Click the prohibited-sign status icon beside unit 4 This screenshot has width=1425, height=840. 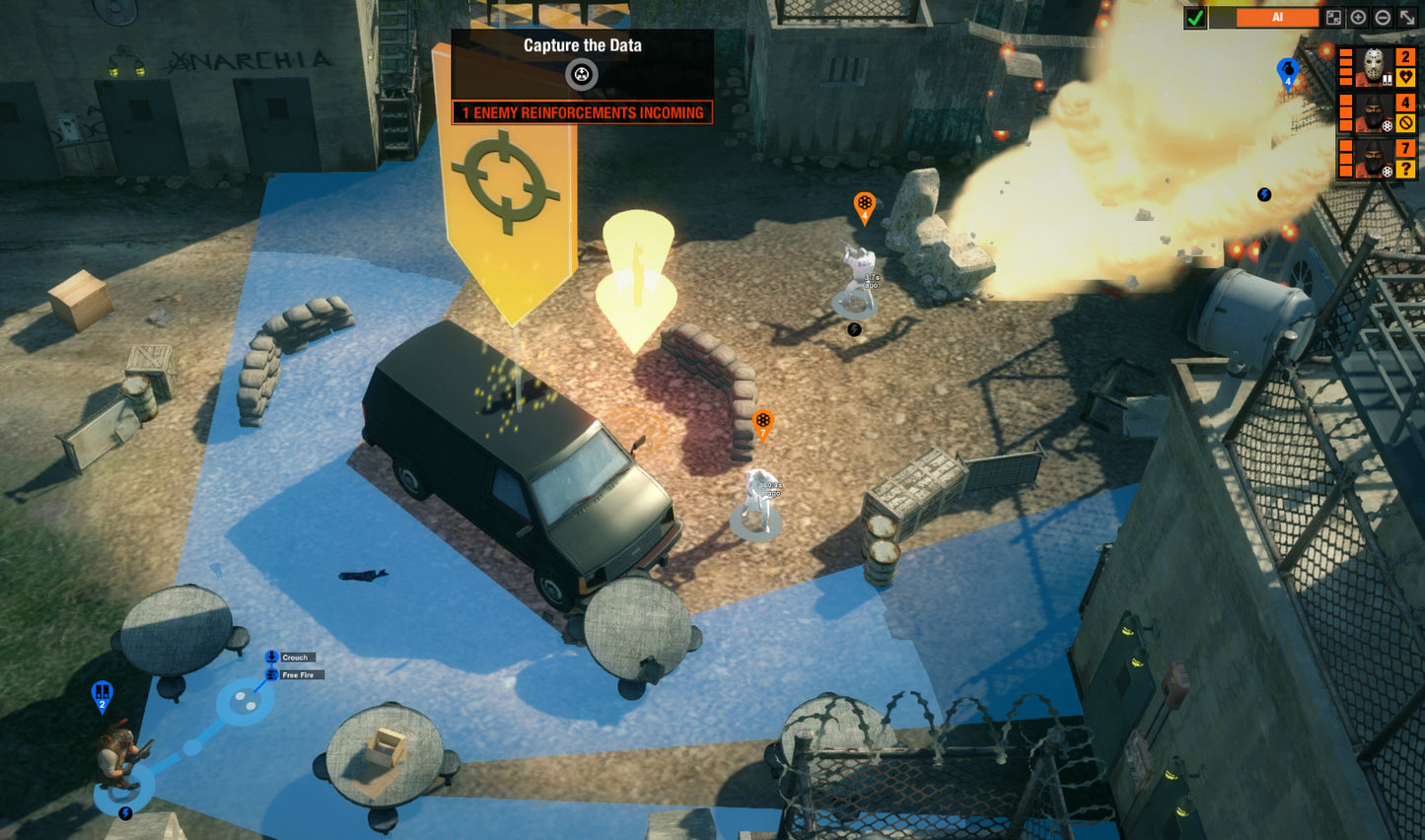click(1406, 124)
